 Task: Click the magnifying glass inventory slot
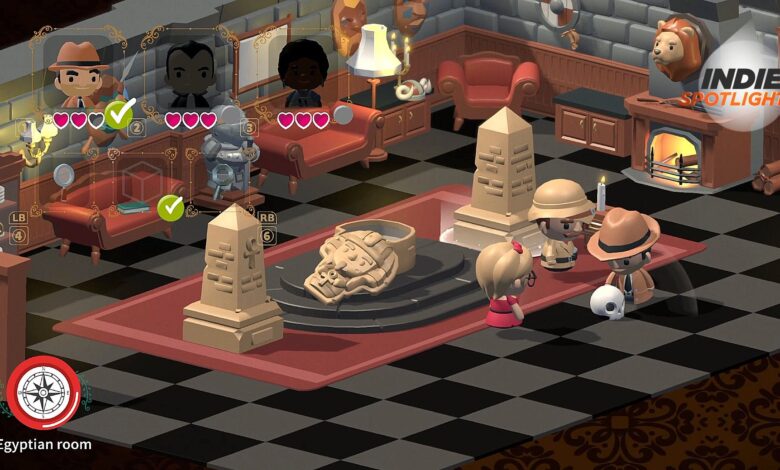pyautogui.click(x=63, y=176)
